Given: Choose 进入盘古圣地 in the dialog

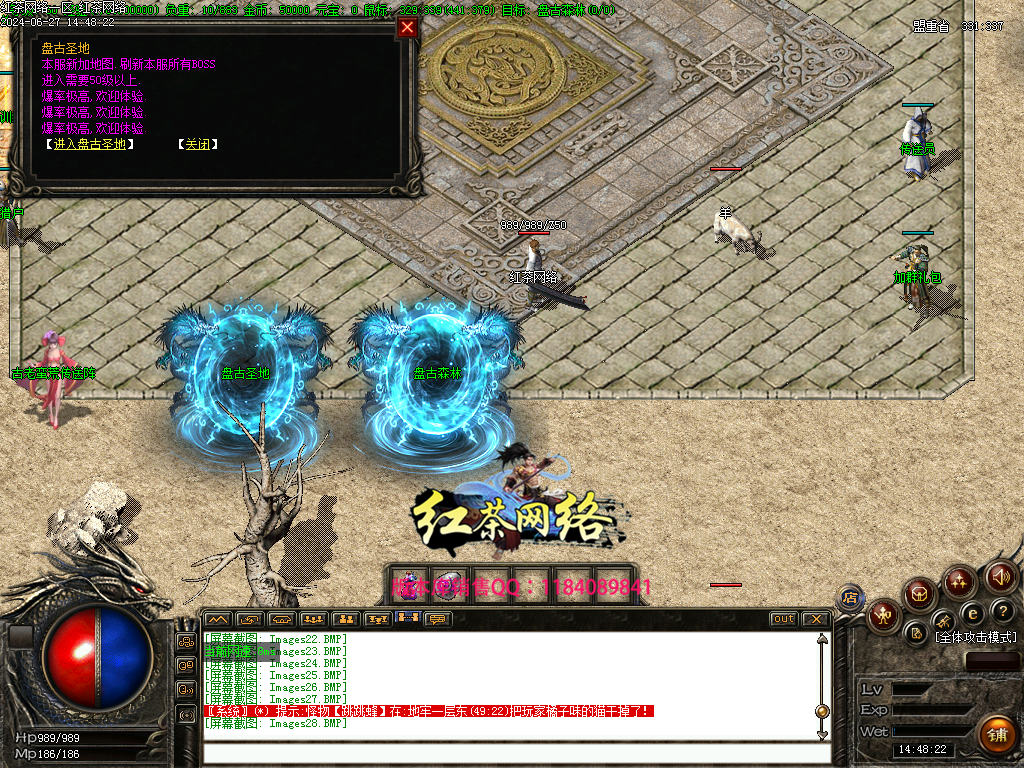Looking at the screenshot, I should [89, 144].
